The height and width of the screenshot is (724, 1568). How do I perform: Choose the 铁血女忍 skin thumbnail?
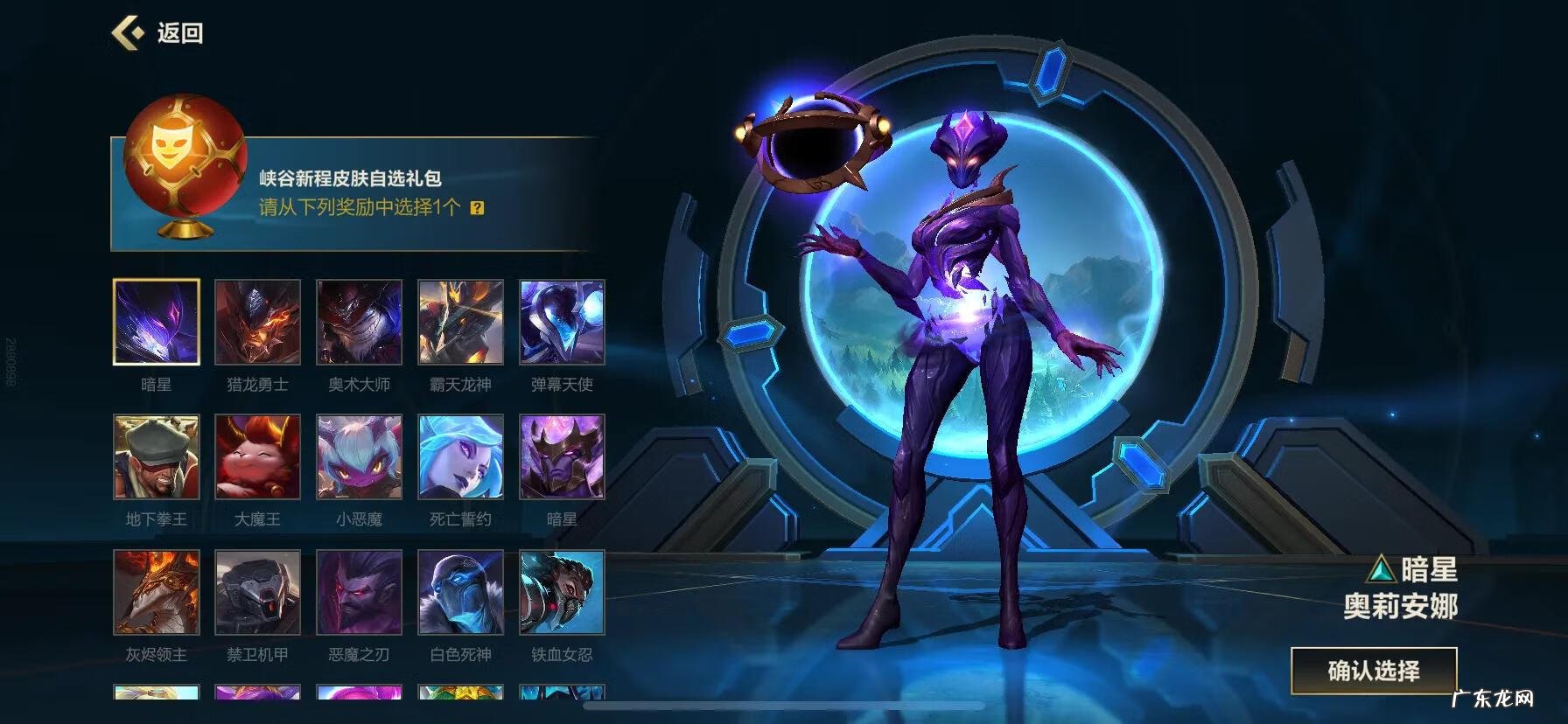coord(562,592)
